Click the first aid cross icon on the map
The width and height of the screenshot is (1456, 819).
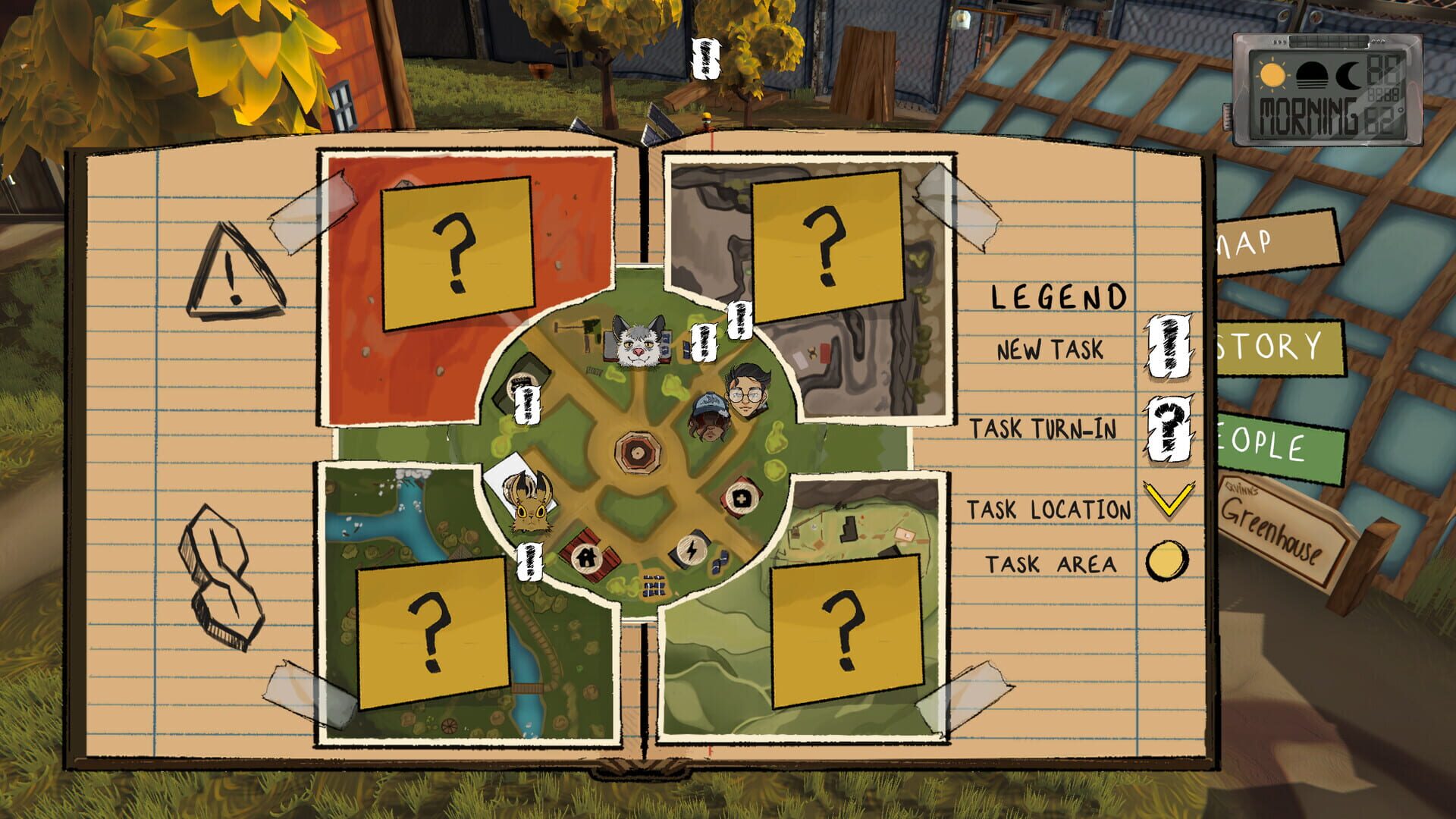(x=742, y=498)
